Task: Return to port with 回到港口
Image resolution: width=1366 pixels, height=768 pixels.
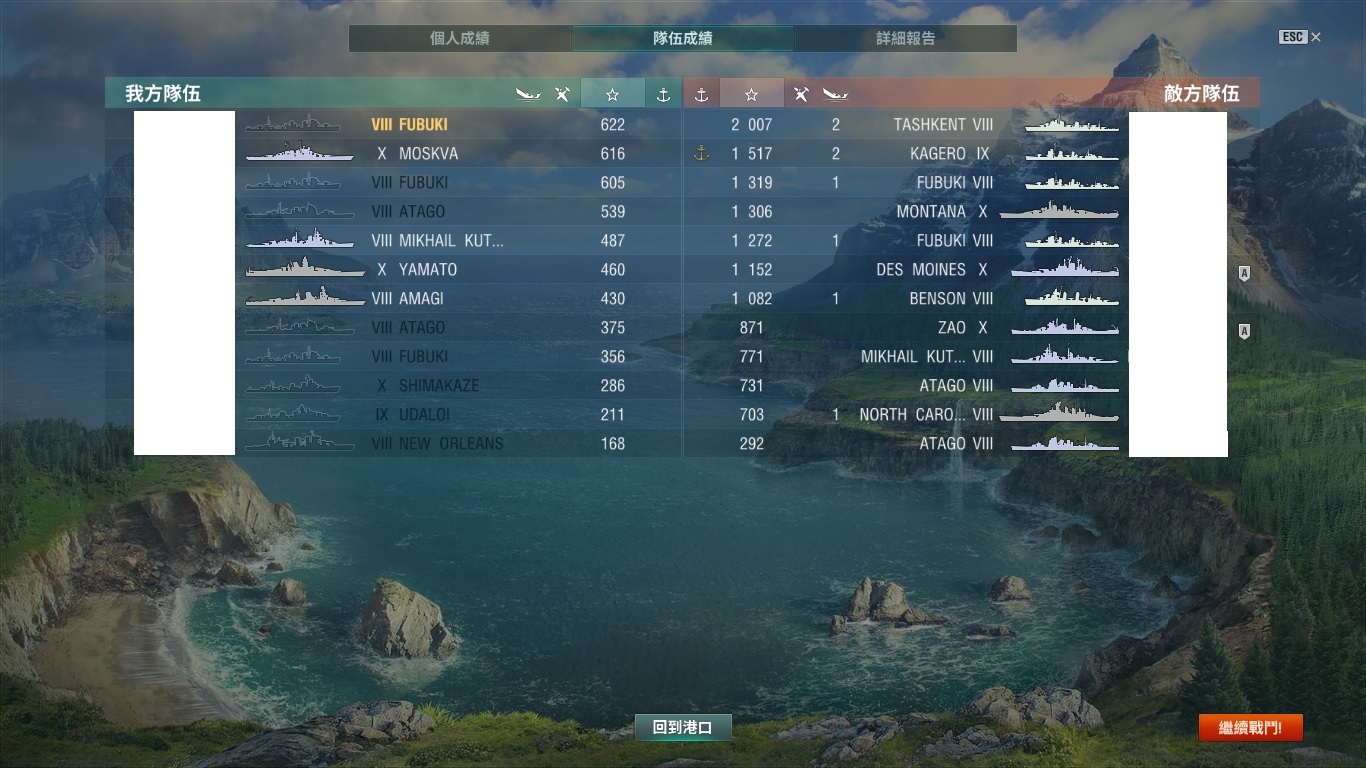Action: (682, 728)
